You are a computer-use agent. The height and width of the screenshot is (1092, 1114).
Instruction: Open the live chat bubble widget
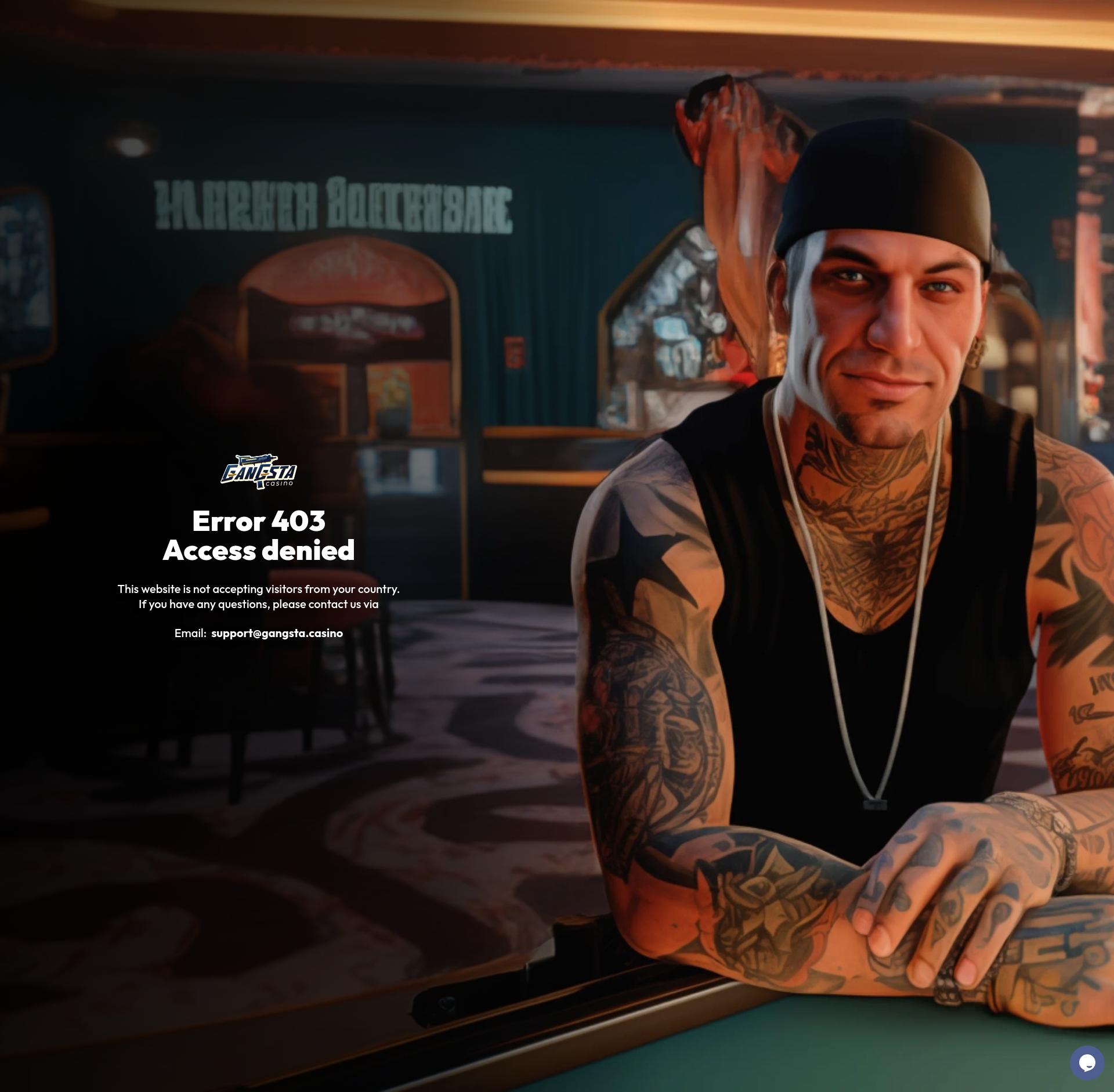pos(1087,1062)
